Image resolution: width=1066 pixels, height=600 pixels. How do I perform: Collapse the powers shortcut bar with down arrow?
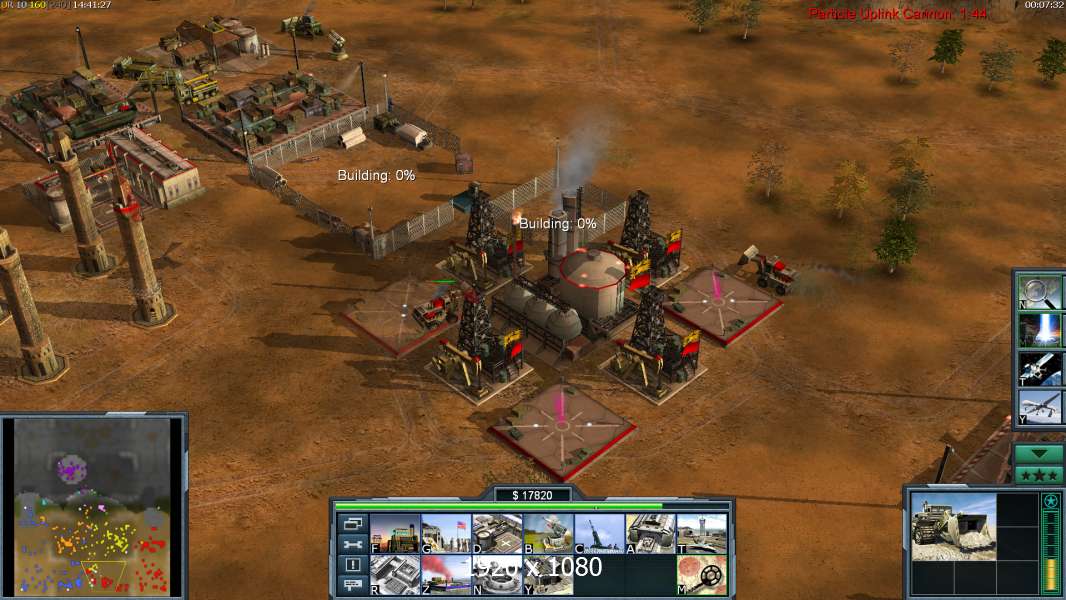click(x=1038, y=453)
